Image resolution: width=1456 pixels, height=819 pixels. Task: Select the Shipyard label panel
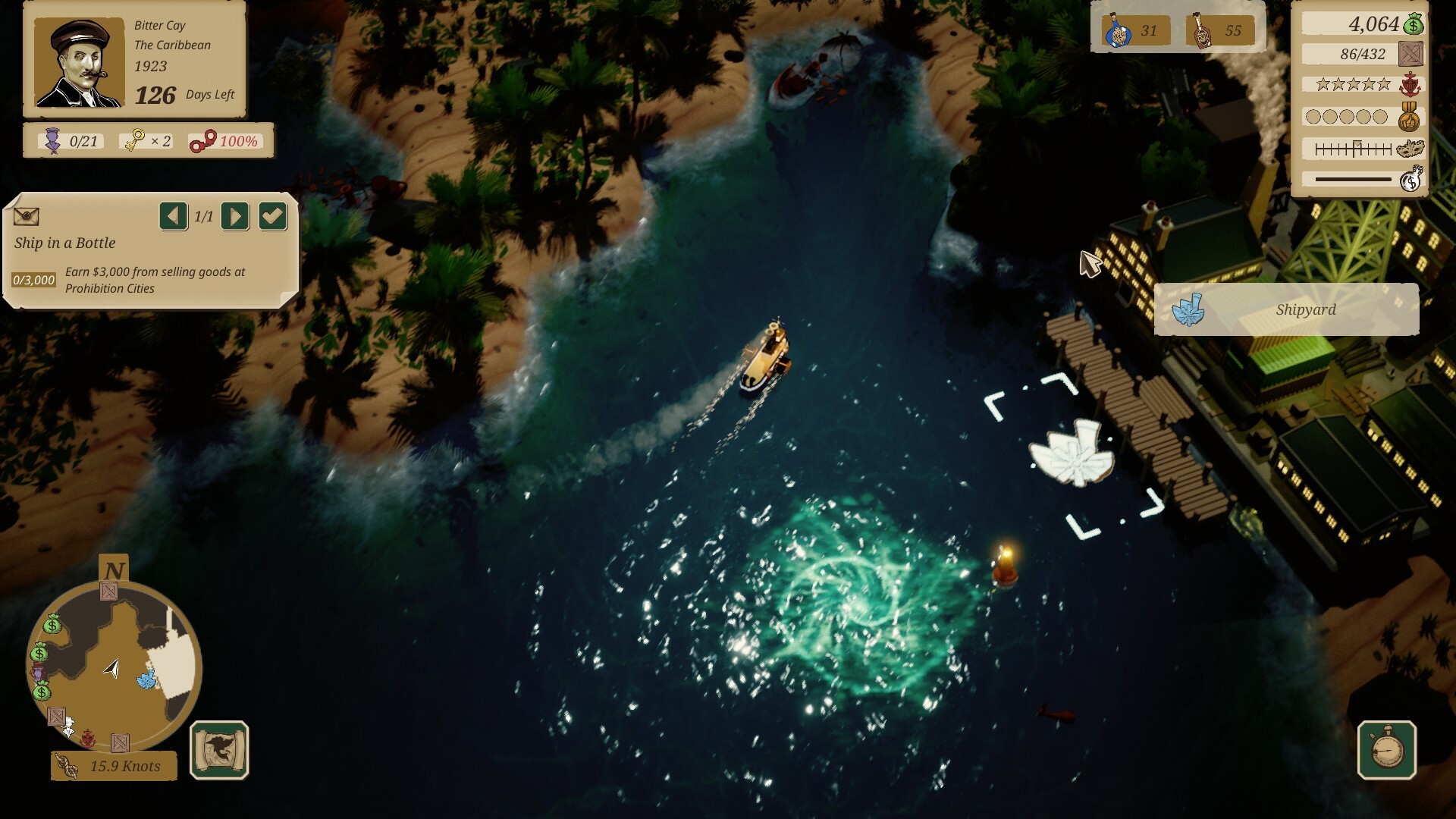[1286, 309]
